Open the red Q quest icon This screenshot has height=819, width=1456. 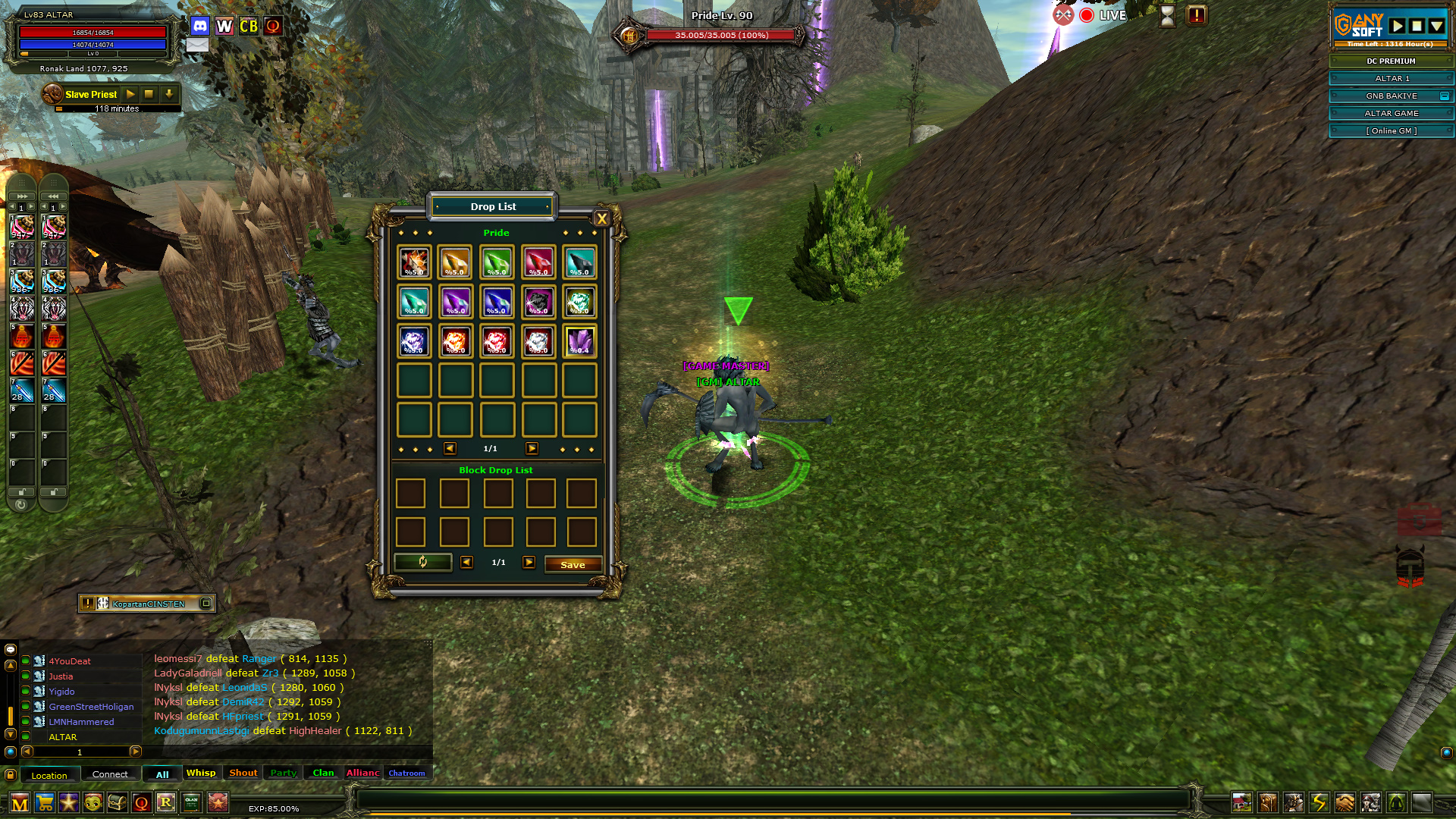[142, 802]
